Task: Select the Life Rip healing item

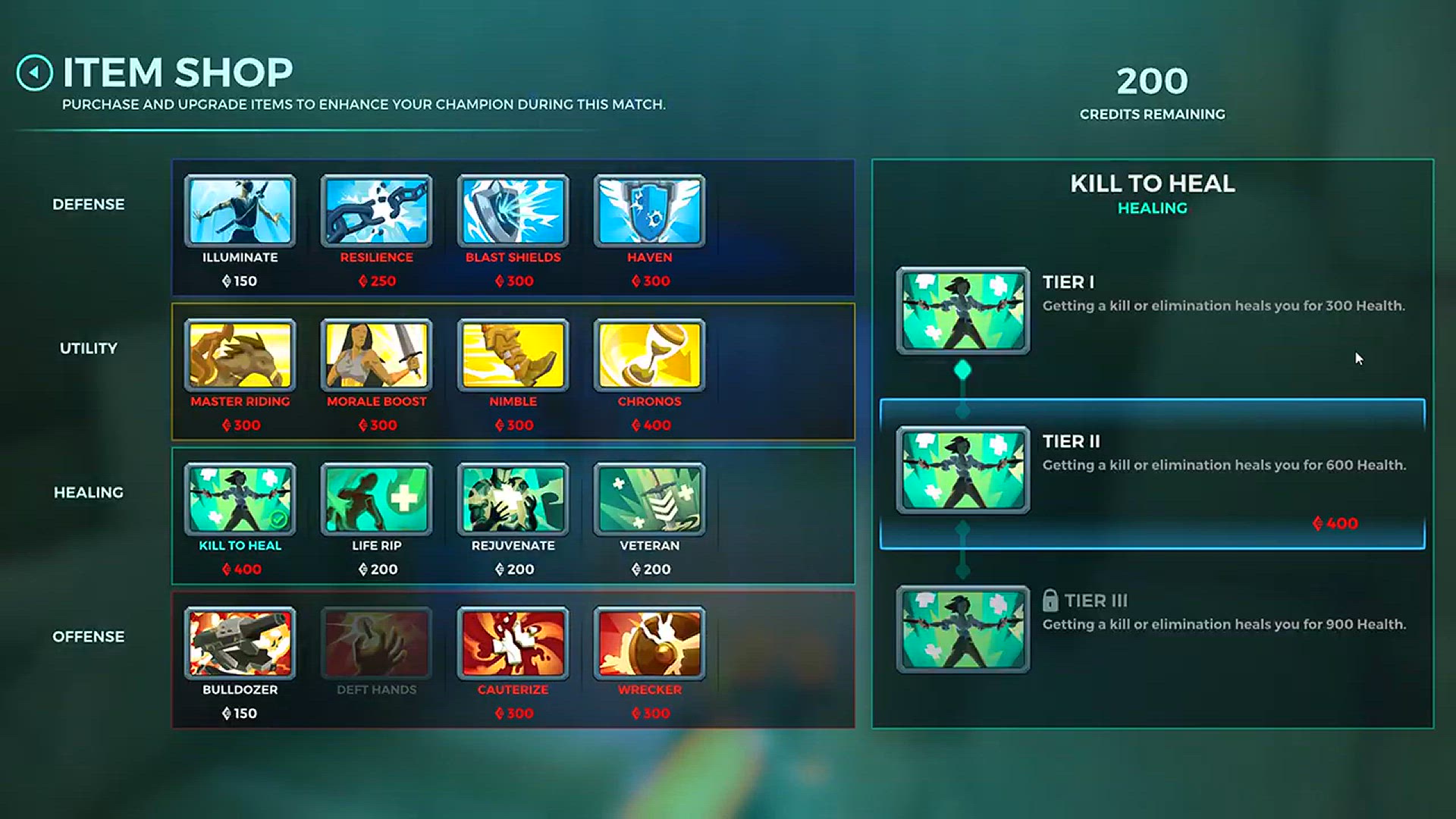Action: click(x=376, y=500)
